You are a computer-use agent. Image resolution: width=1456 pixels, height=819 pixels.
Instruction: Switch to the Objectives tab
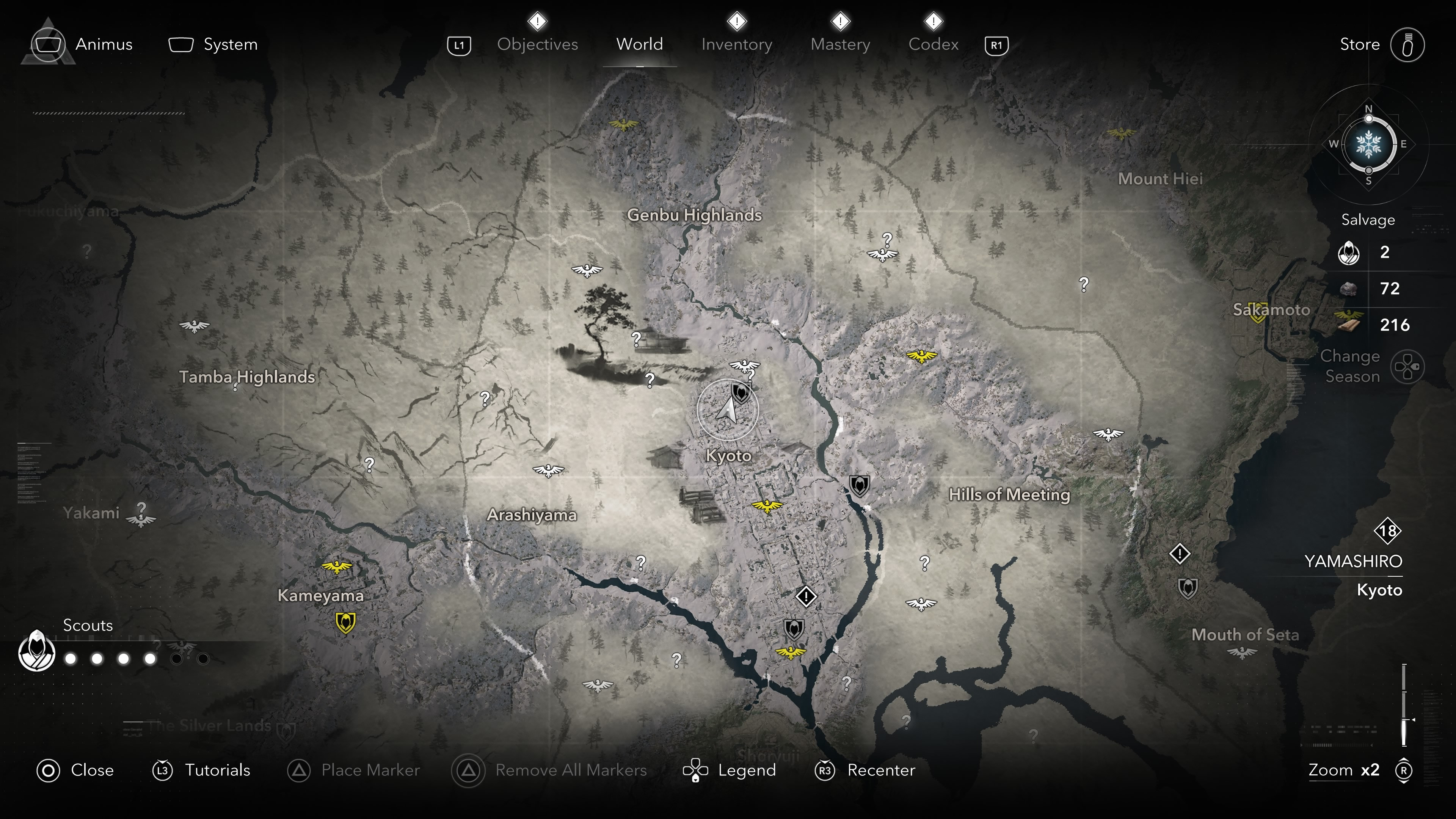(x=537, y=44)
